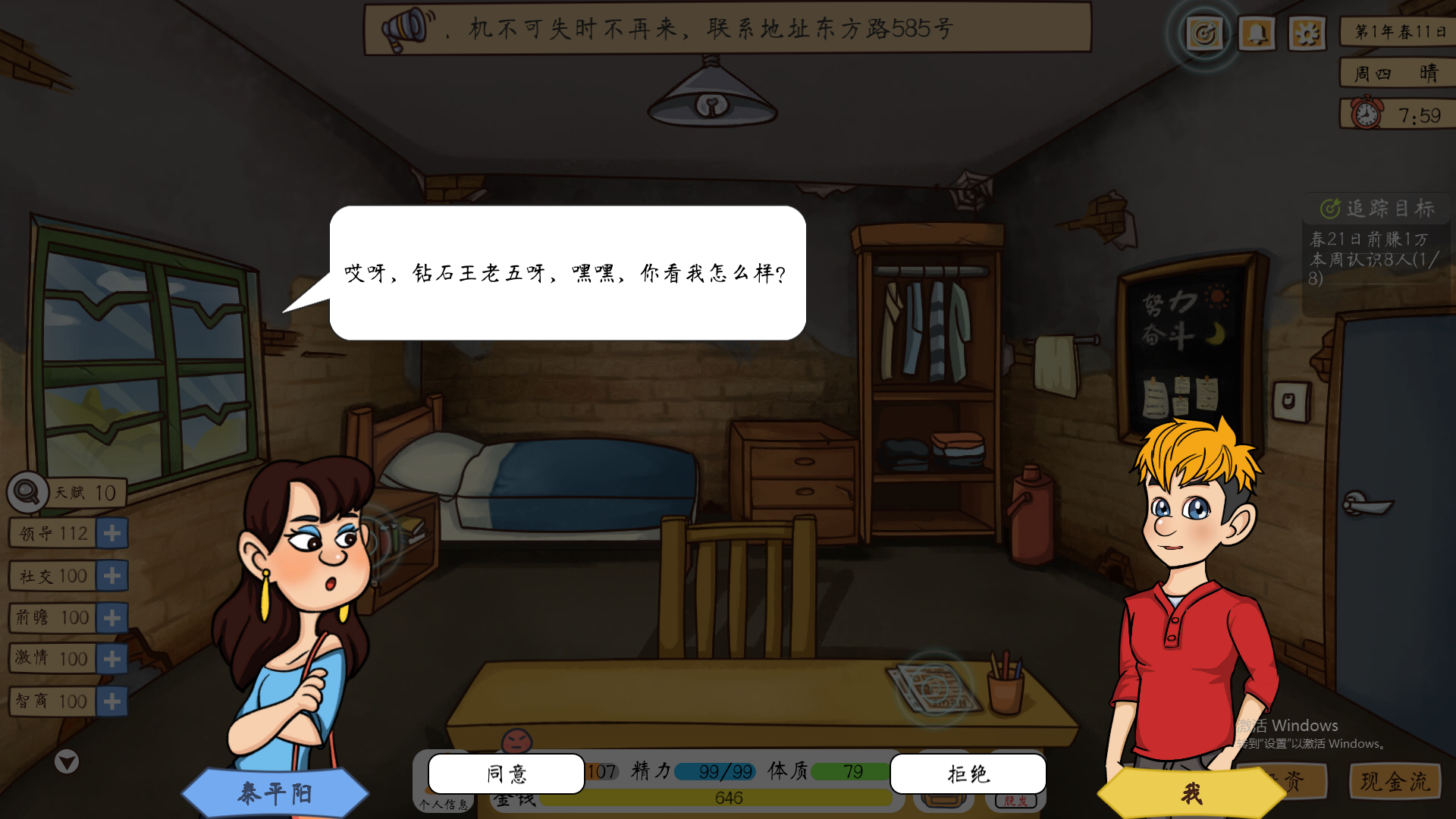
Task: Increase the 智商 stat with its plus button
Action: tap(112, 701)
